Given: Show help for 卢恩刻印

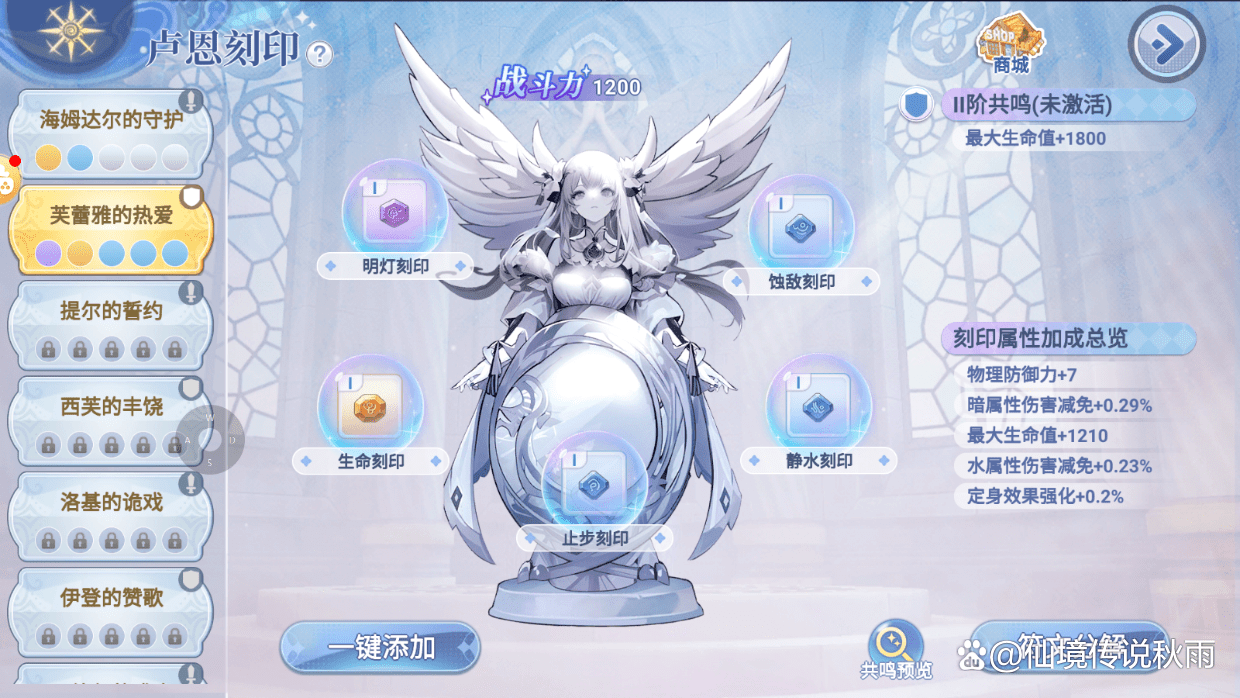Looking at the screenshot, I should (319, 54).
